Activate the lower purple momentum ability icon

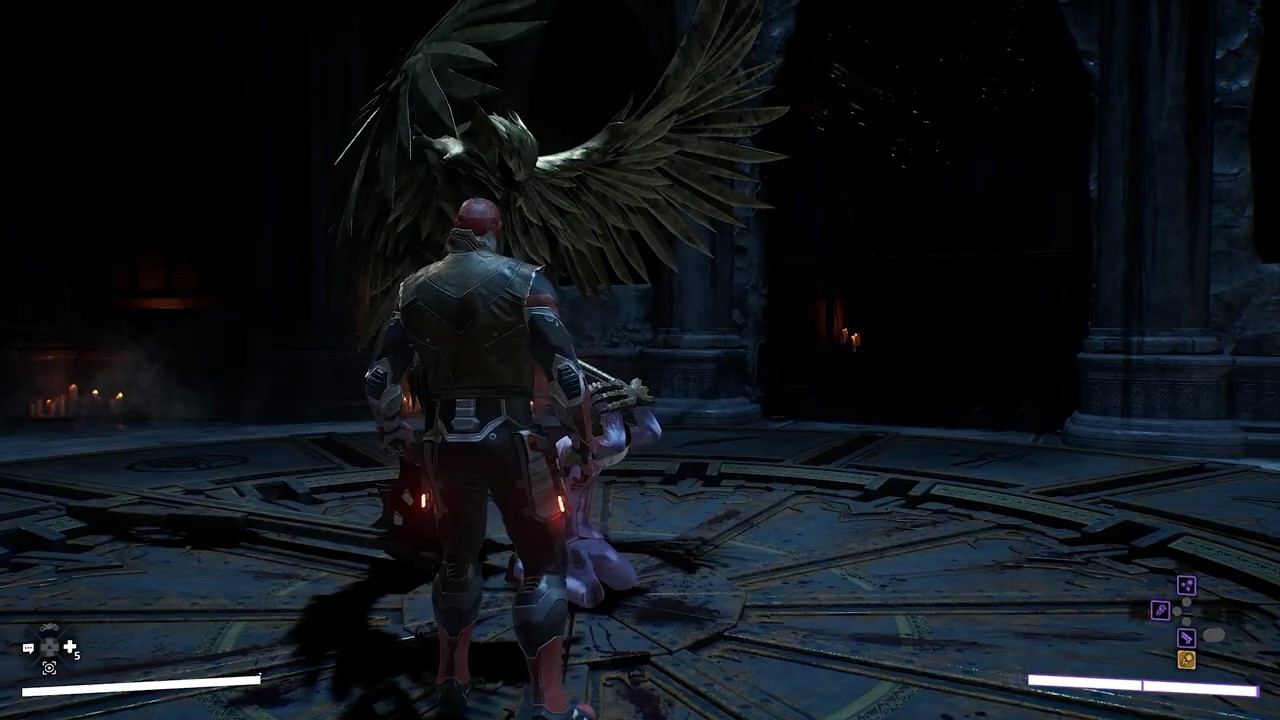pyautogui.click(x=1186, y=637)
